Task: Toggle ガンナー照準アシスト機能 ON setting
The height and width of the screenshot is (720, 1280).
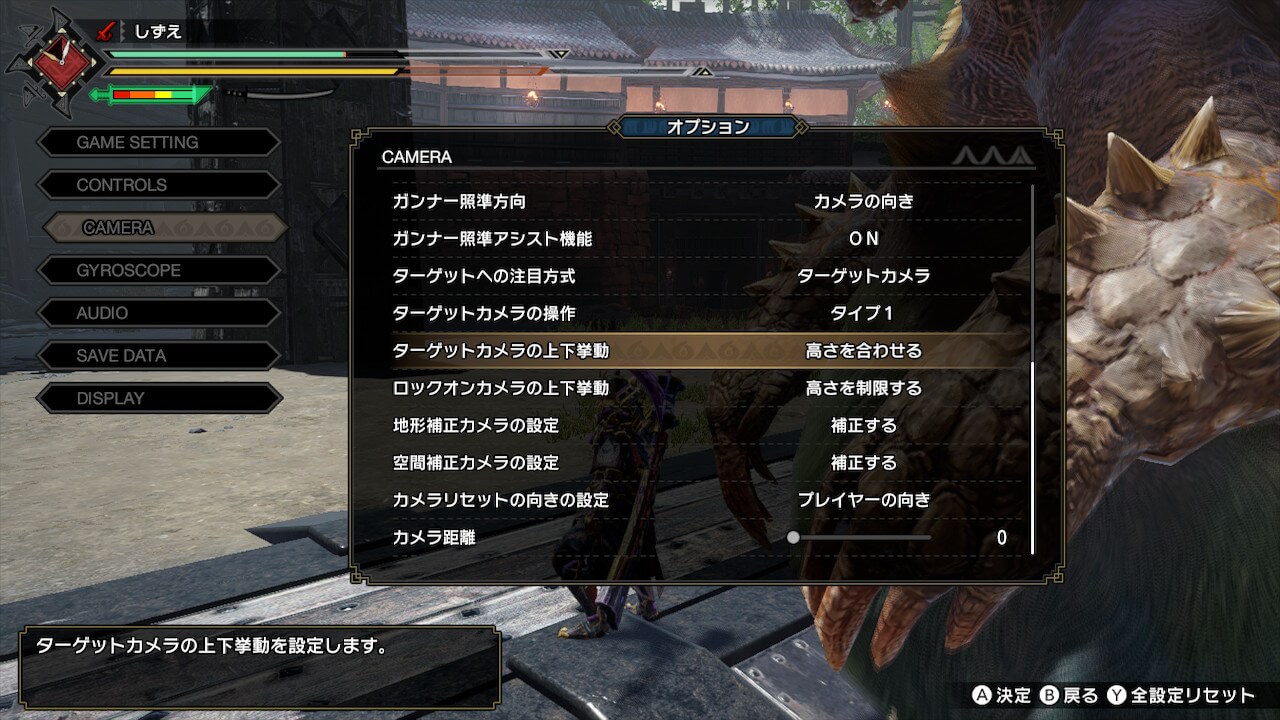Action: point(863,238)
